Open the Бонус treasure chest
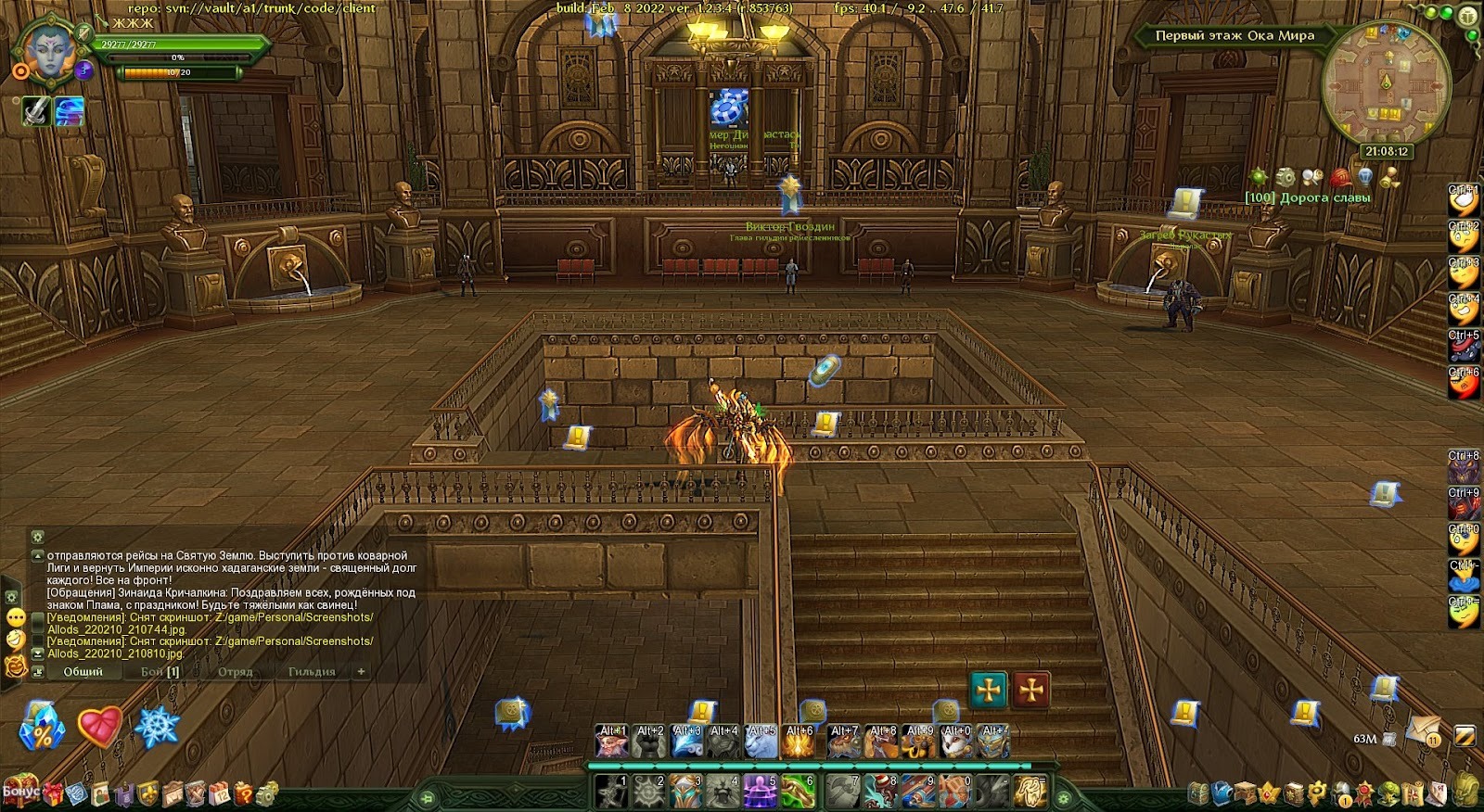The height and width of the screenshot is (812, 1484). click(20, 791)
